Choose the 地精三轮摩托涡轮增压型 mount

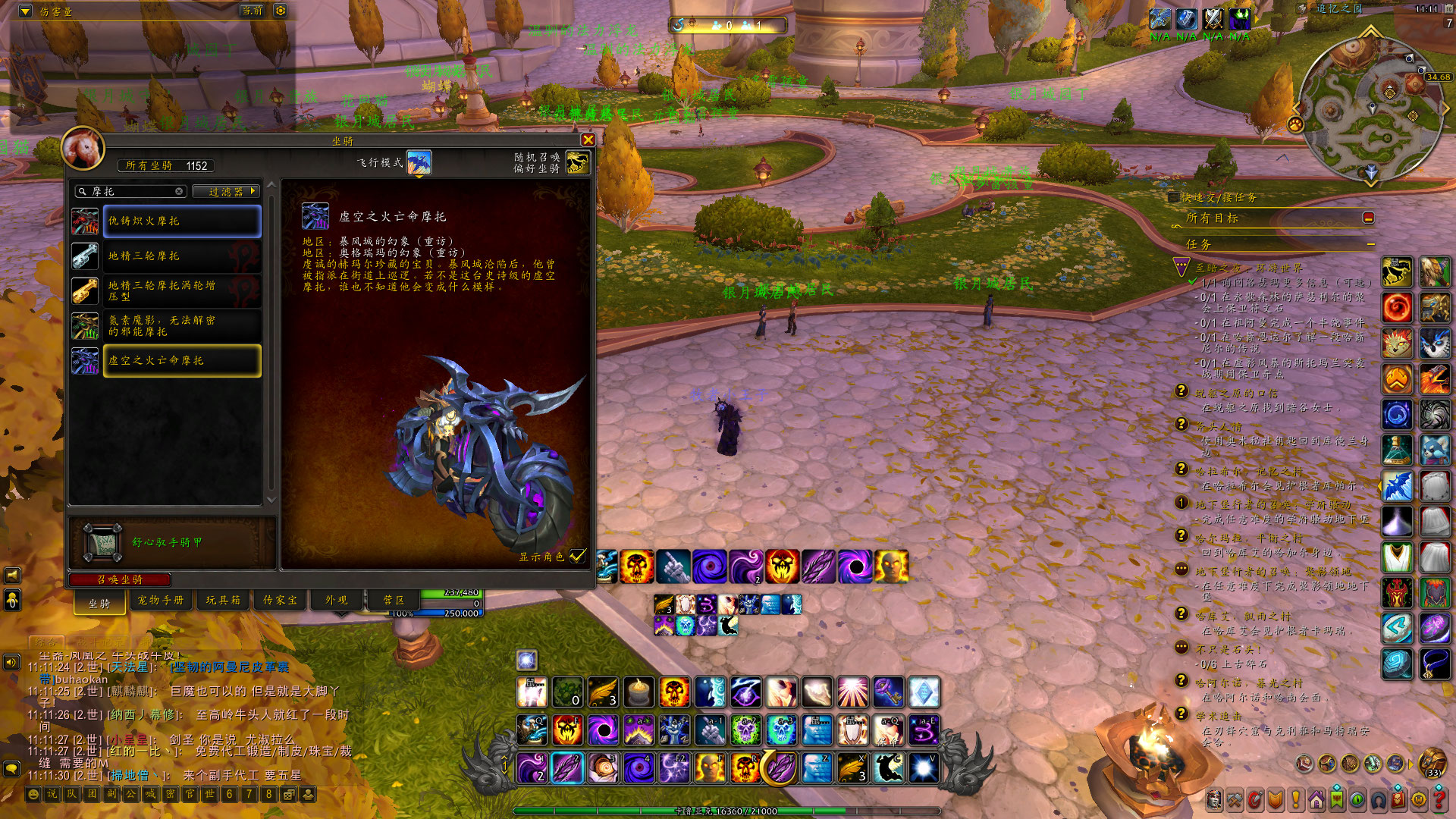pyautogui.click(x=182, y=291)
